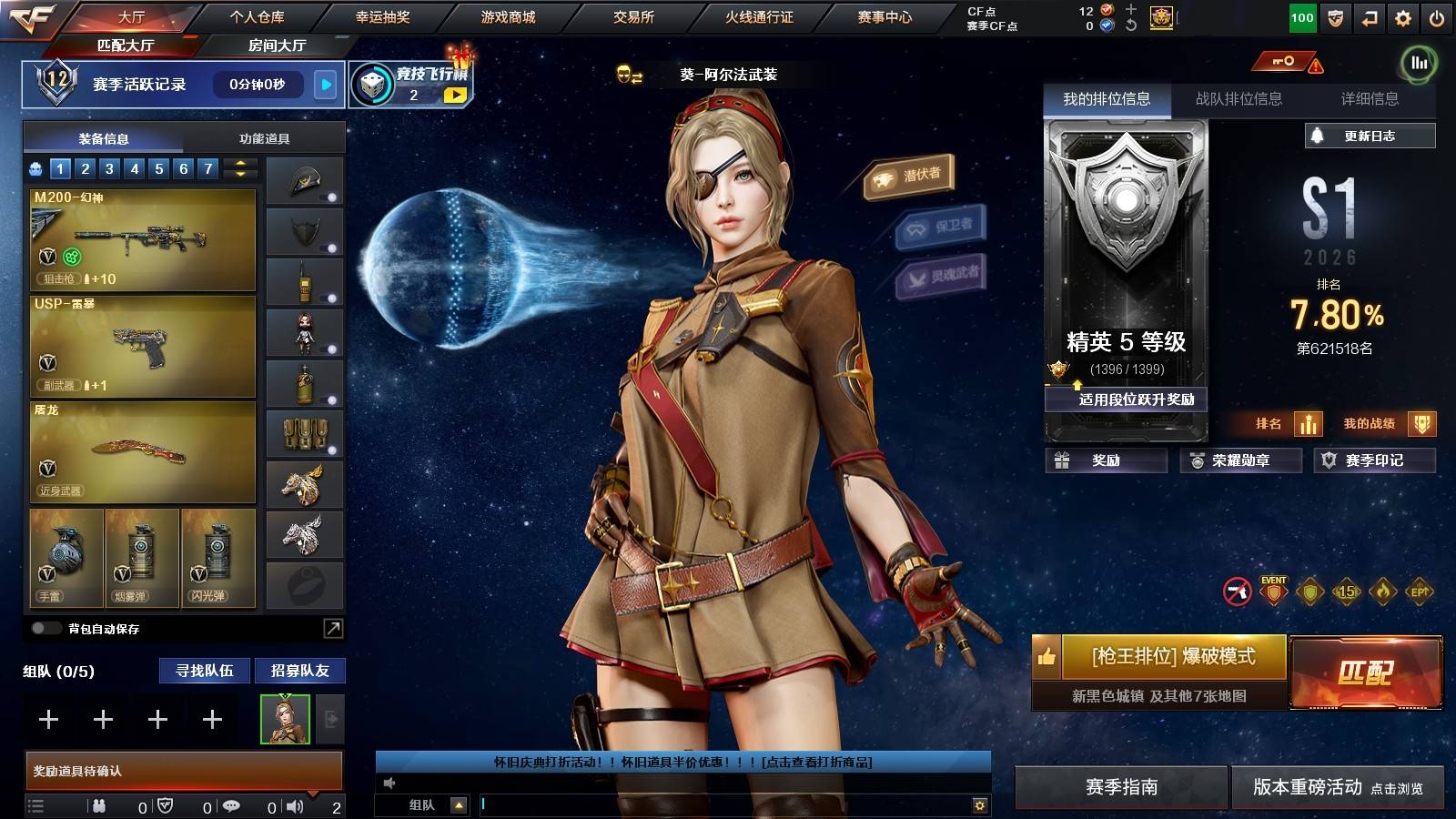The height and width of the screenshot is (819, 1456).
Task: Click the chat message input box
Action: coord(723,804)
